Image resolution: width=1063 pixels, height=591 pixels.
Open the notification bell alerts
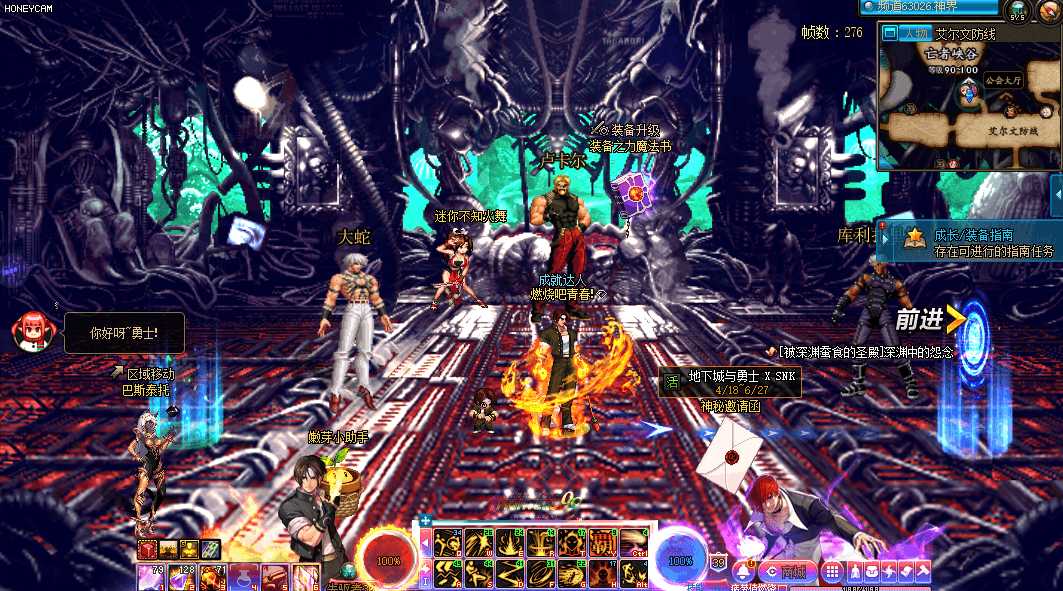(x=741, y=572)
